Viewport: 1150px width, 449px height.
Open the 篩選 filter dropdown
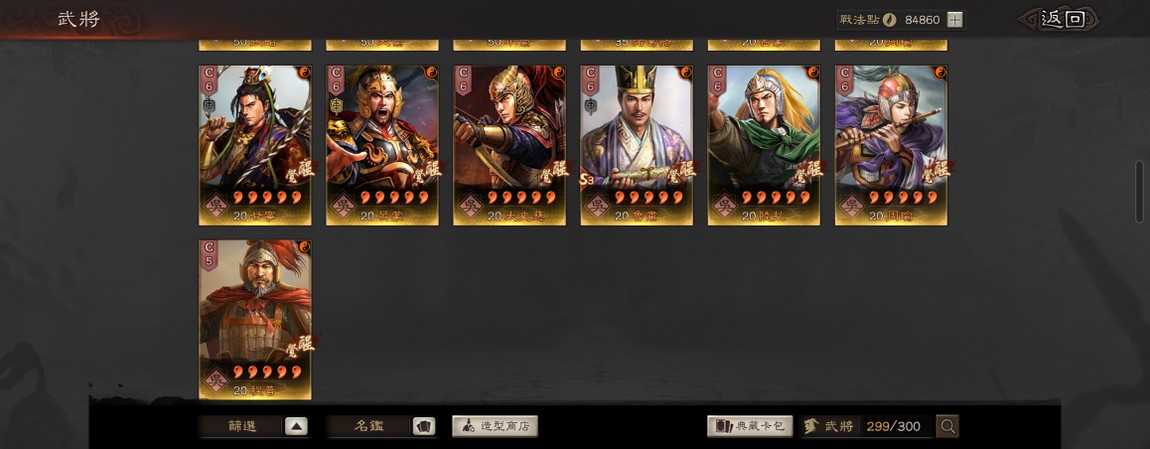coord(253,426)
